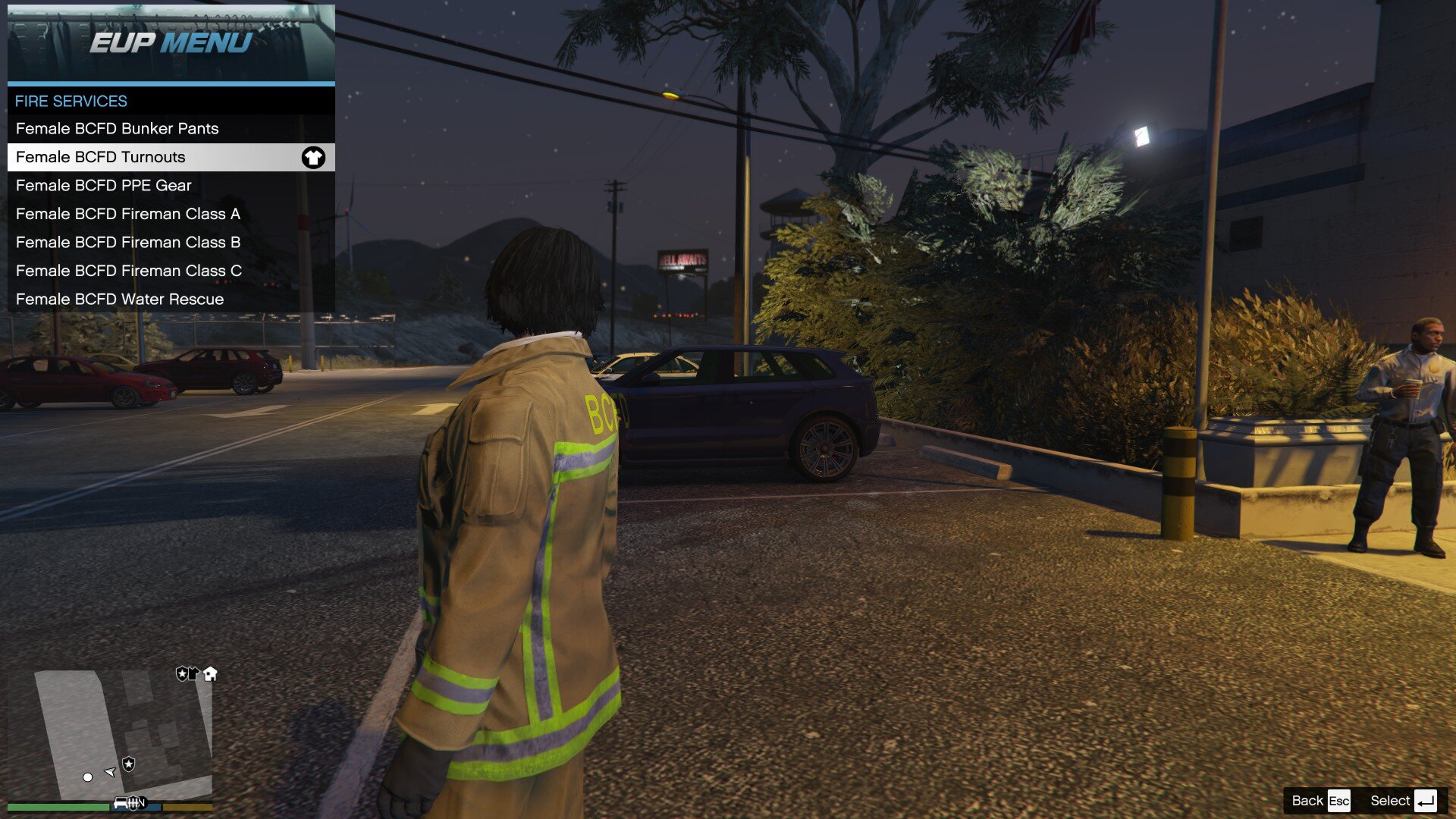Screen dimensions: 1456x819
Task: Click the shirt icon on Turnouts row
Action: tap(313, 158)
